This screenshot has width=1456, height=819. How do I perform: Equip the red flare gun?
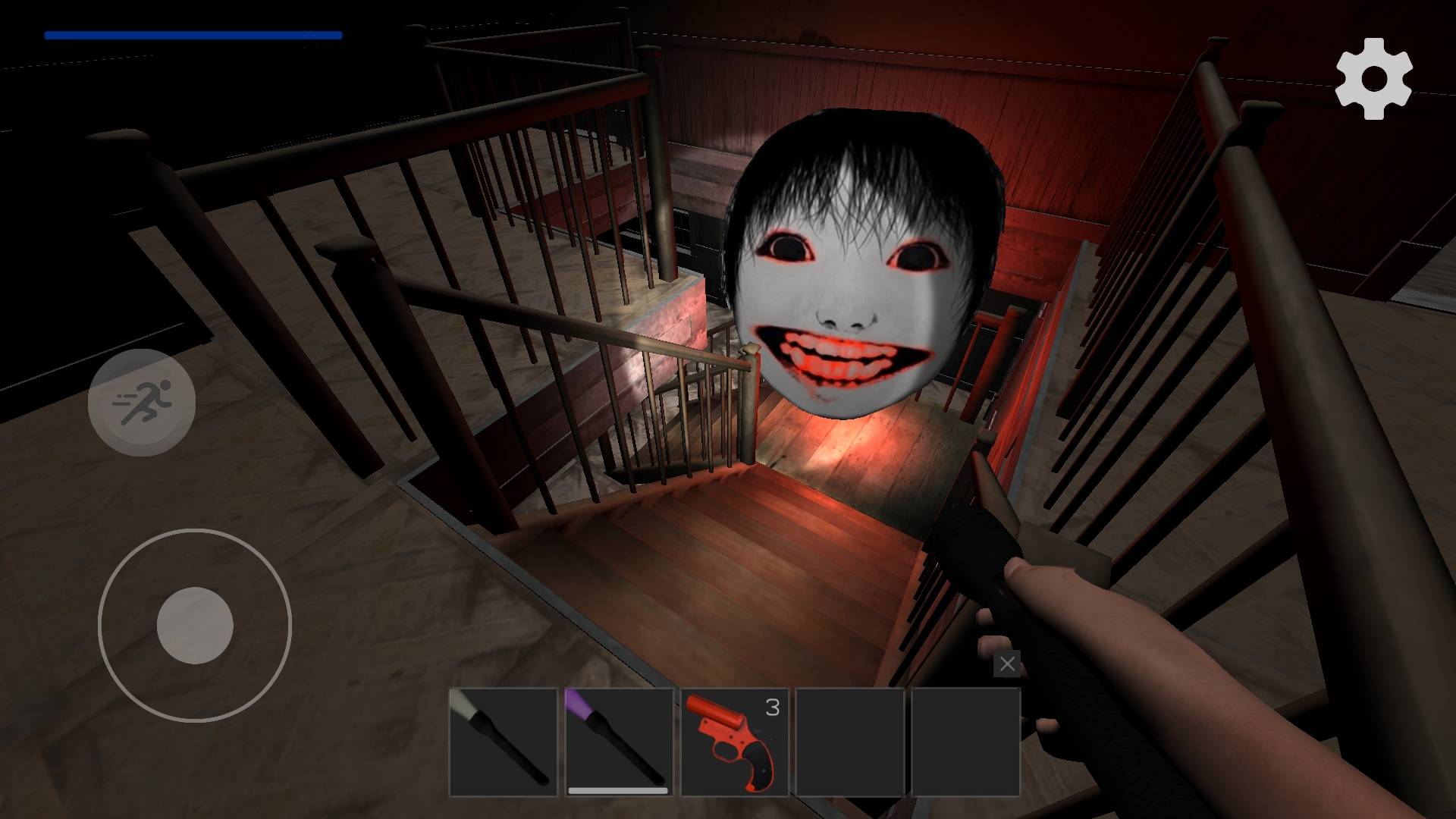(734, 742)
